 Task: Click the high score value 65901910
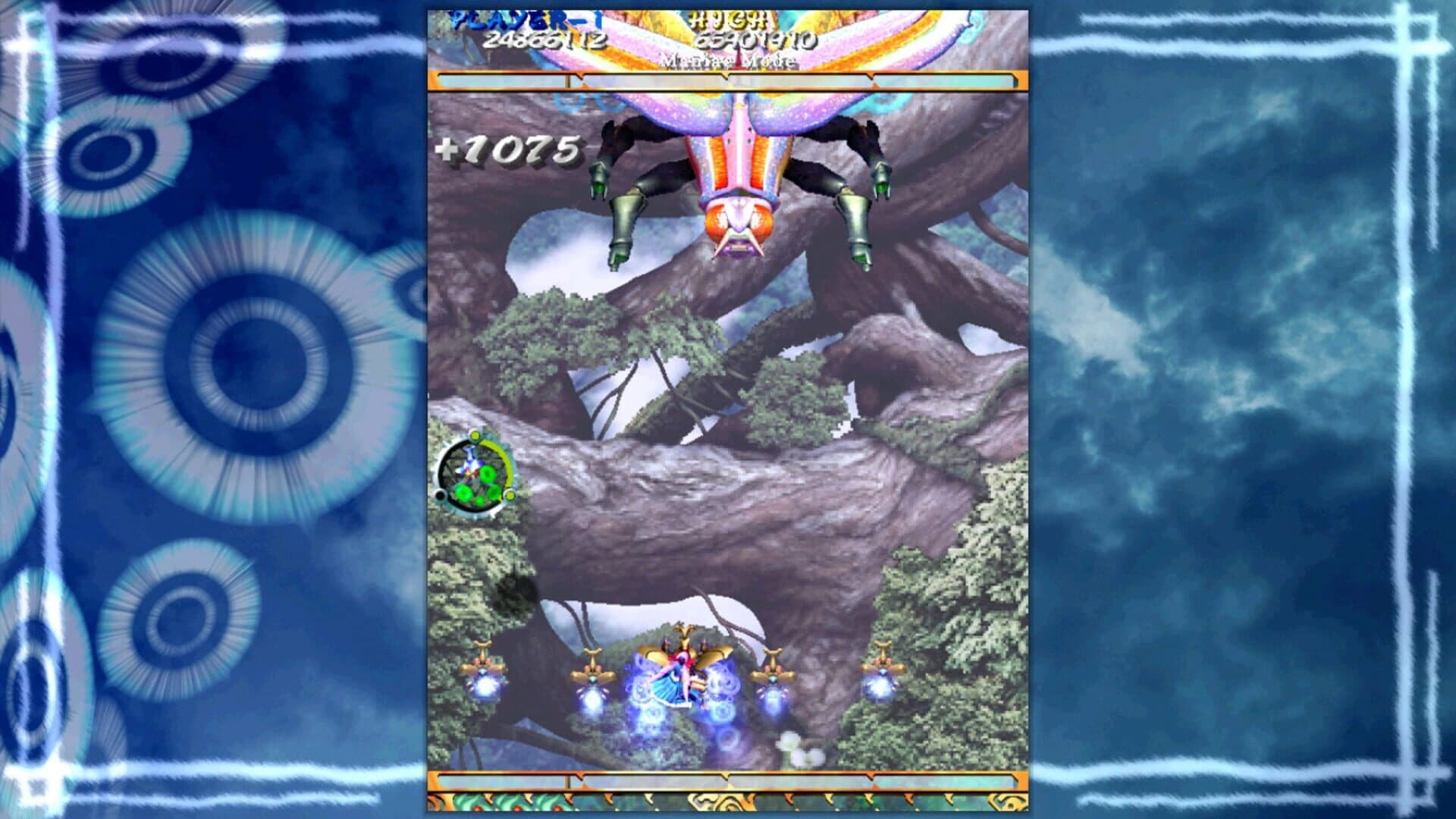click(758, 42)
